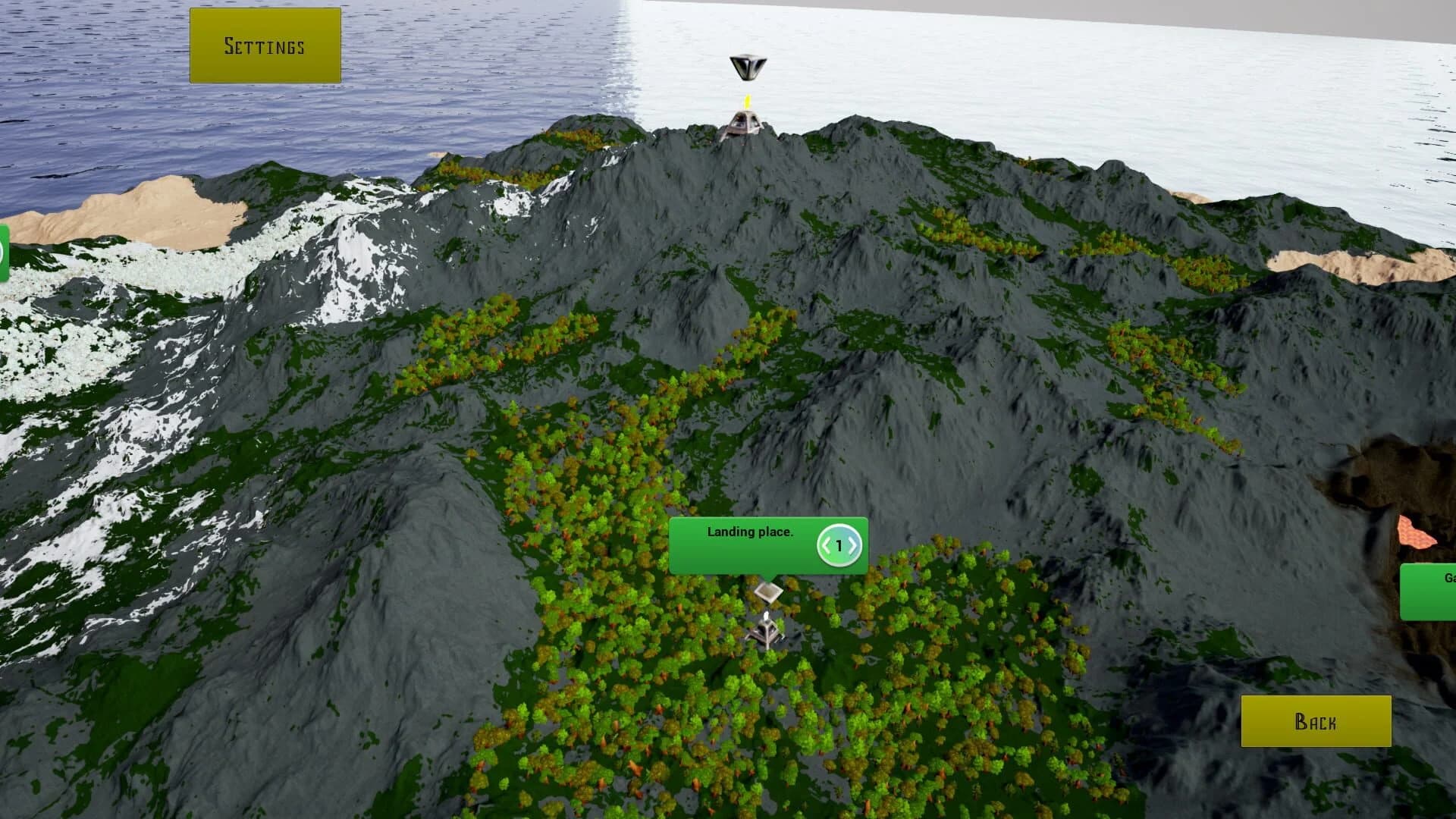This screenshot has height=819, width=1456.
Task: Click the landing place counter showing 1
Action: coord(841,545)
